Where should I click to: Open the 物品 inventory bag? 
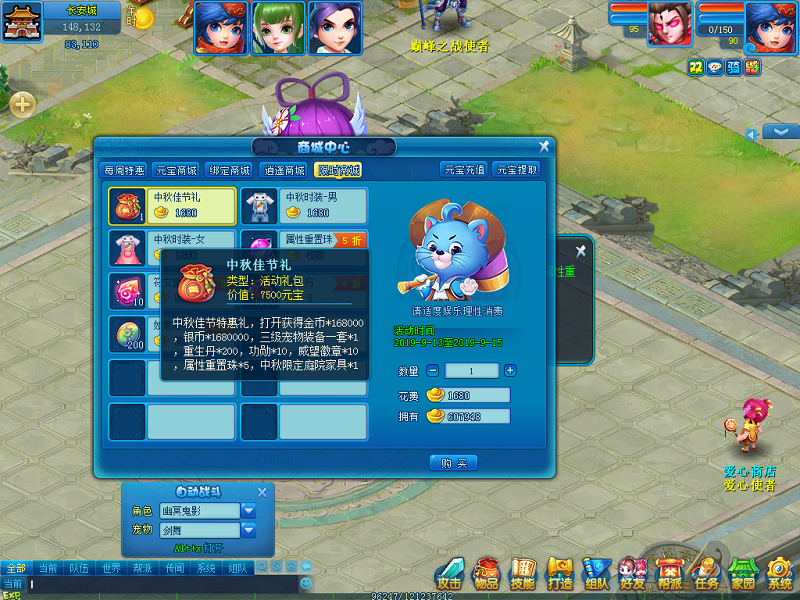tap(486, 573)
